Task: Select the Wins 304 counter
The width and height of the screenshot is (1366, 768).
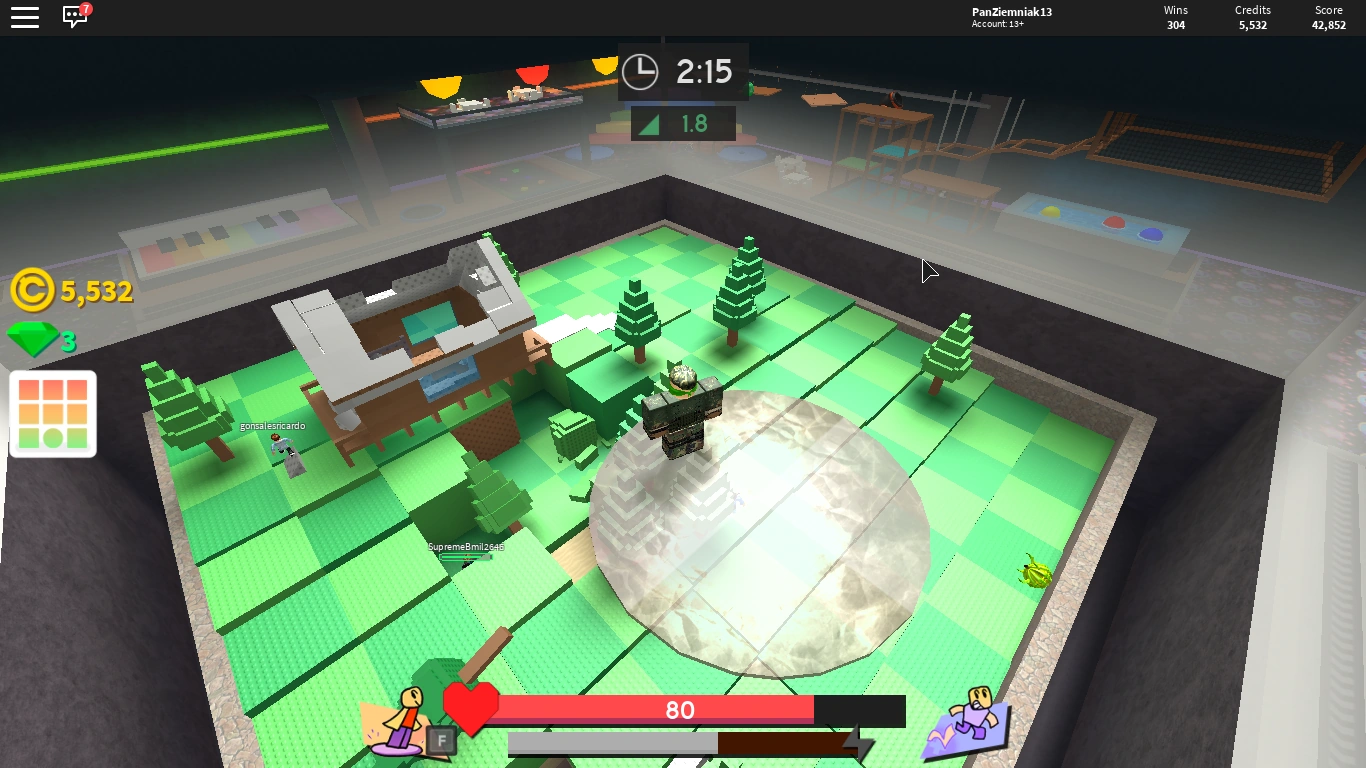Action: coord(1175,15)
